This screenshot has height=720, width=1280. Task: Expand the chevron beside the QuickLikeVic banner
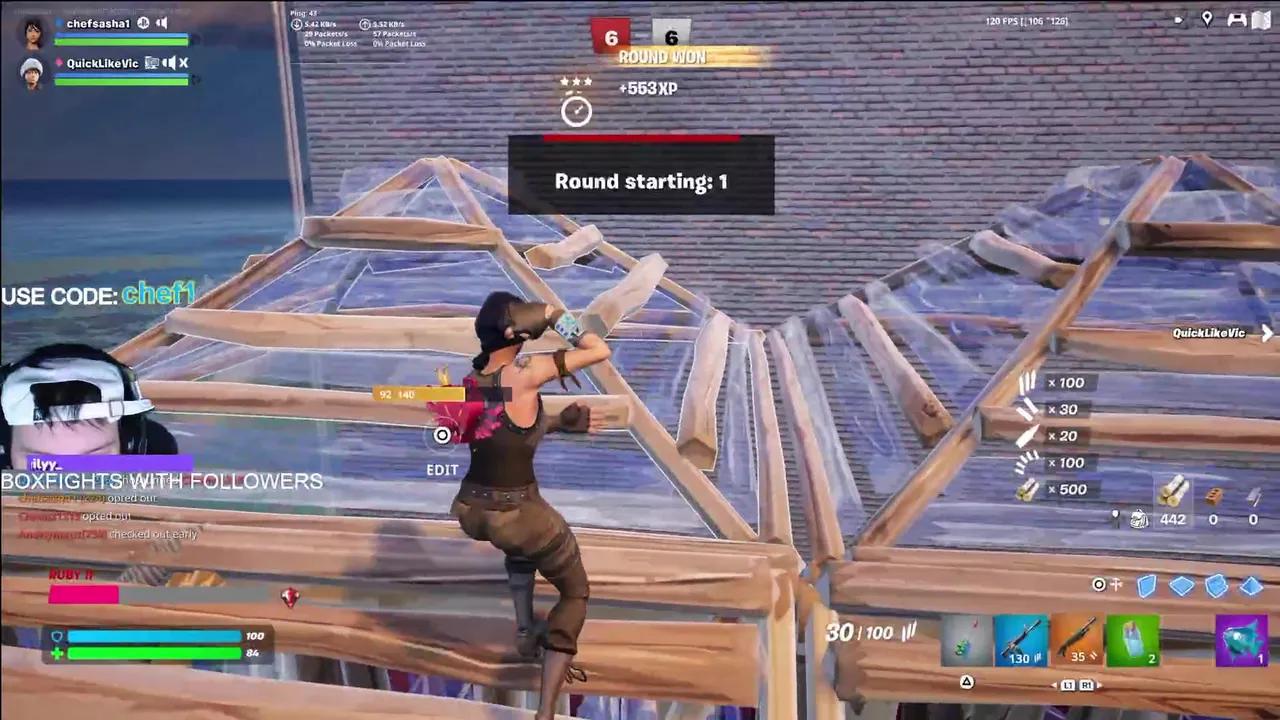1267,333
